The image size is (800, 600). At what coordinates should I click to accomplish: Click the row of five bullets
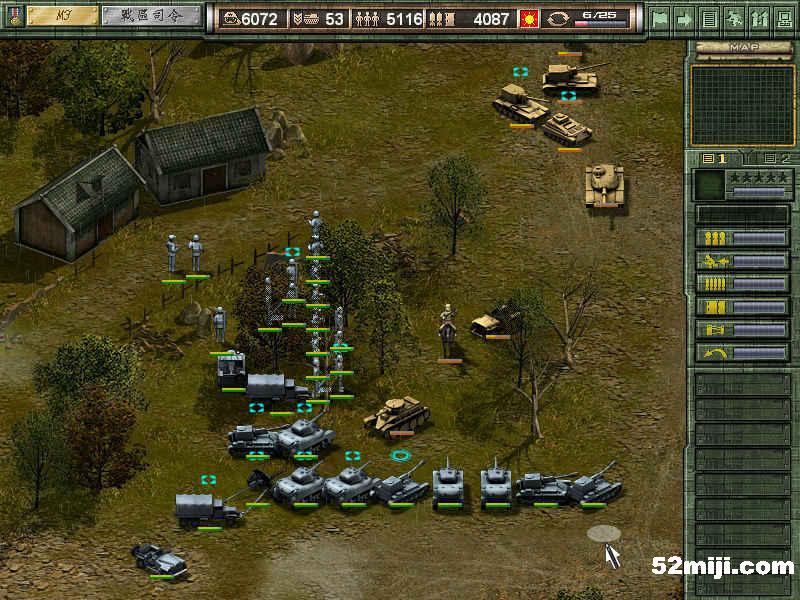point(742,284)
